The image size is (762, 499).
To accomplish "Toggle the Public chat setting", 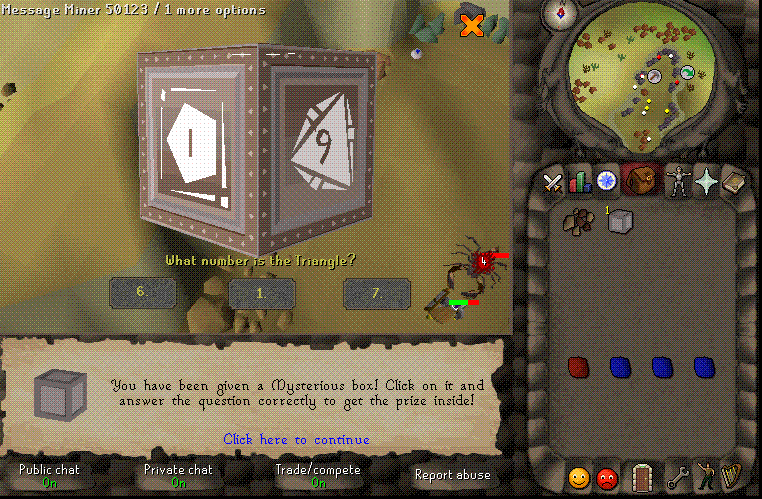I will coord(49,475).
